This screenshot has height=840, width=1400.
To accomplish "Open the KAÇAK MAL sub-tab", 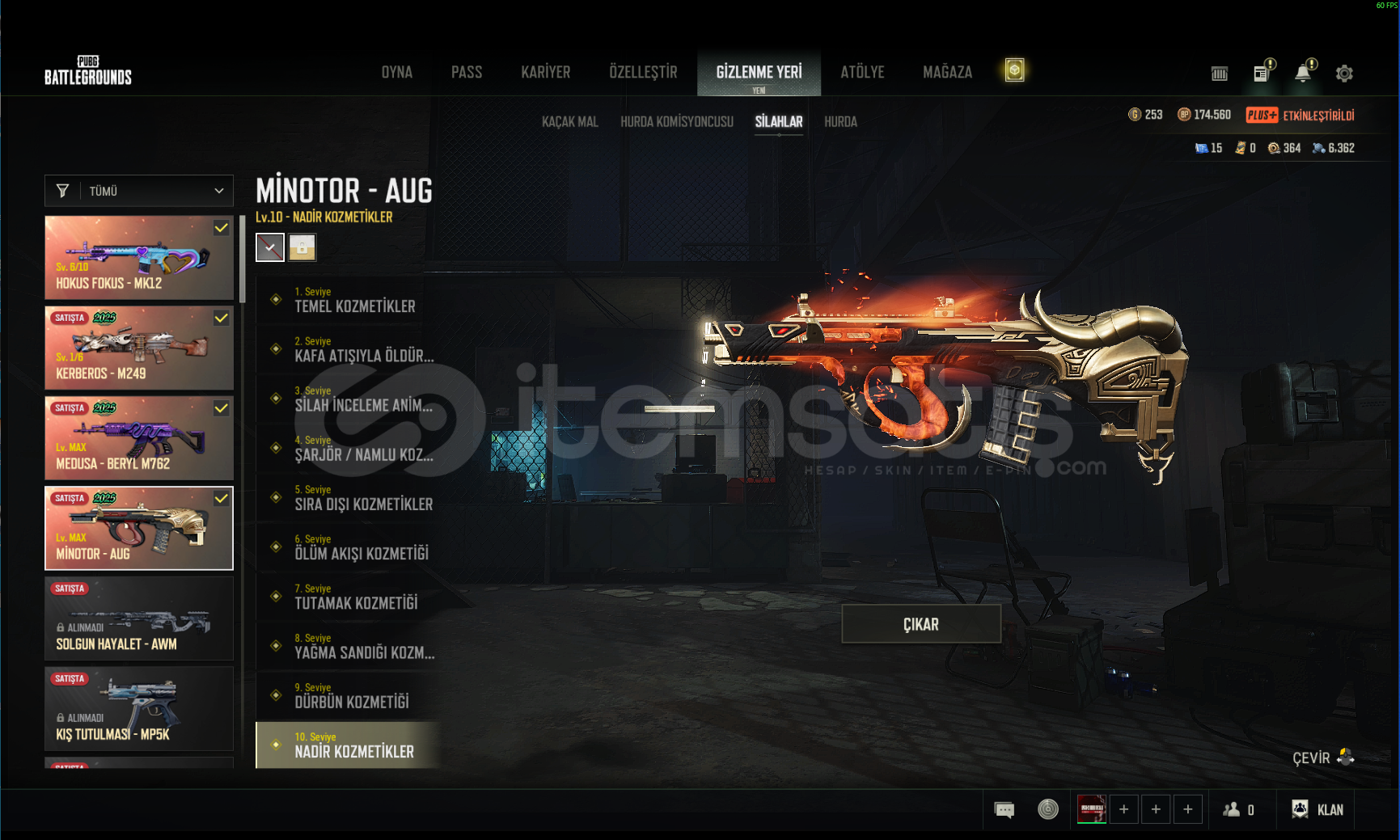I will pos(569,122).
